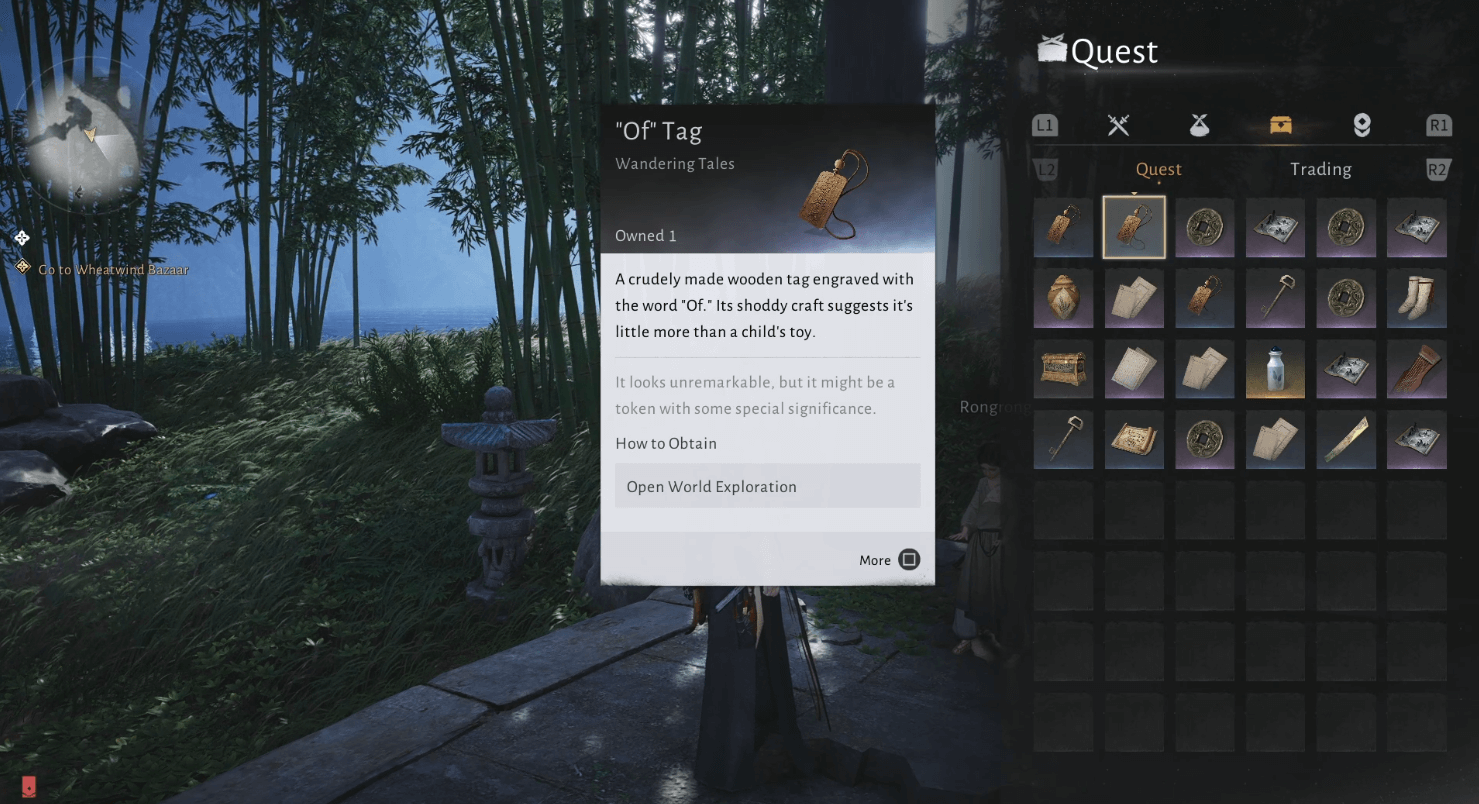
Task: Switch to the Trading sub-tab
Action: (x=1320, y=169)
